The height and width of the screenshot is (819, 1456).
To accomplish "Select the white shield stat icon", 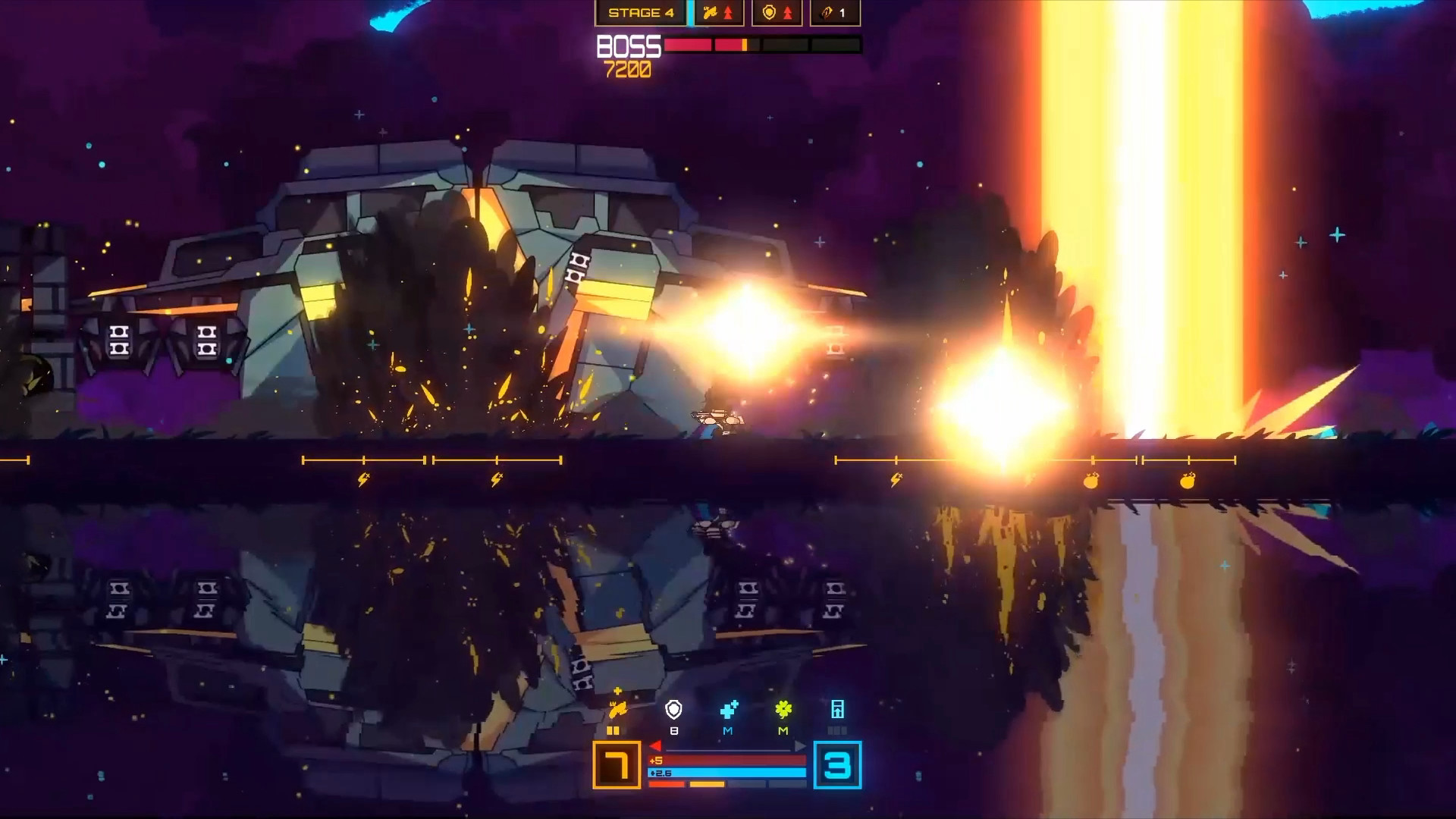I will (x=673, y=710).
